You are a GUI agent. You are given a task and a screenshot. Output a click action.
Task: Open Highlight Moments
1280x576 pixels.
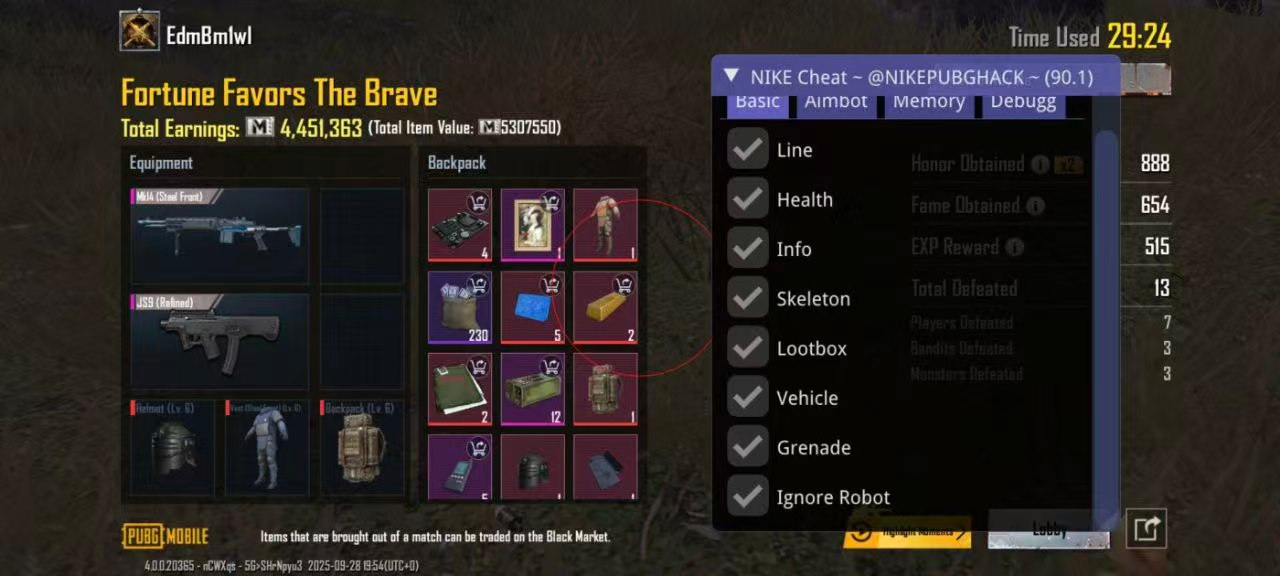click(x=907, y=532)
